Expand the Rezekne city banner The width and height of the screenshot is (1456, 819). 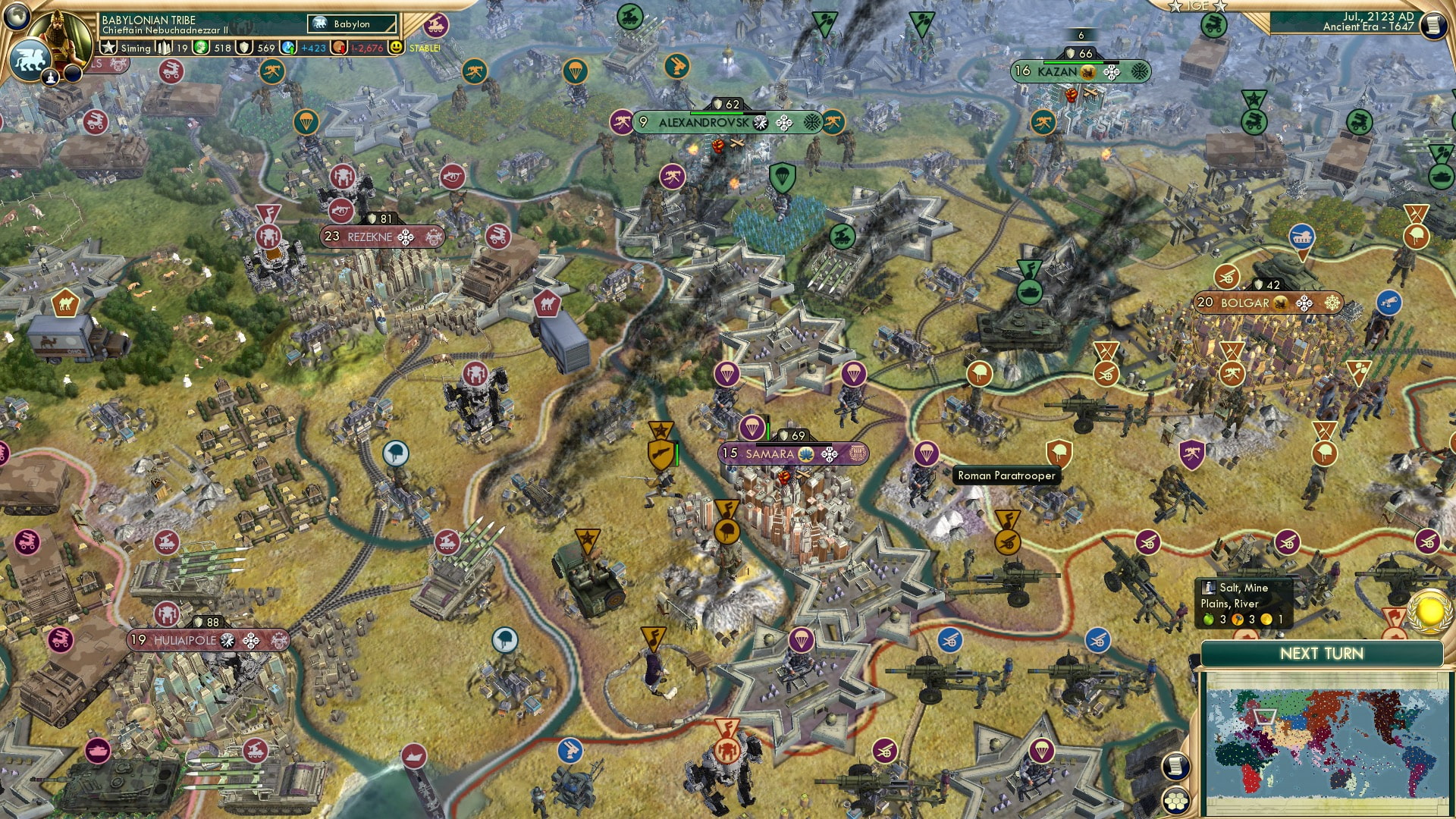[x=369, y=237]
